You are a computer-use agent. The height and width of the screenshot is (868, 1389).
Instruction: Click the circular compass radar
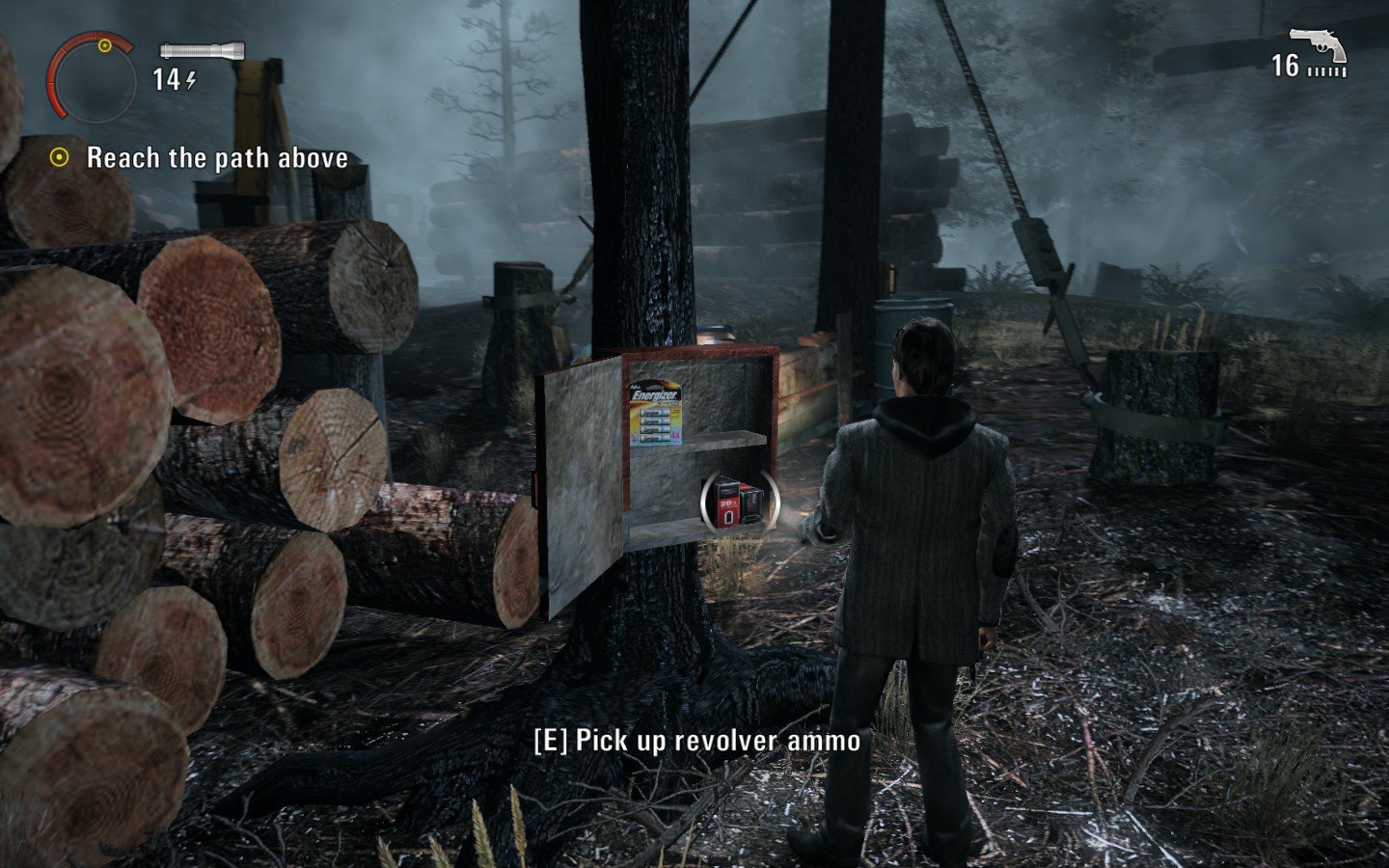(x=94, y=77)
